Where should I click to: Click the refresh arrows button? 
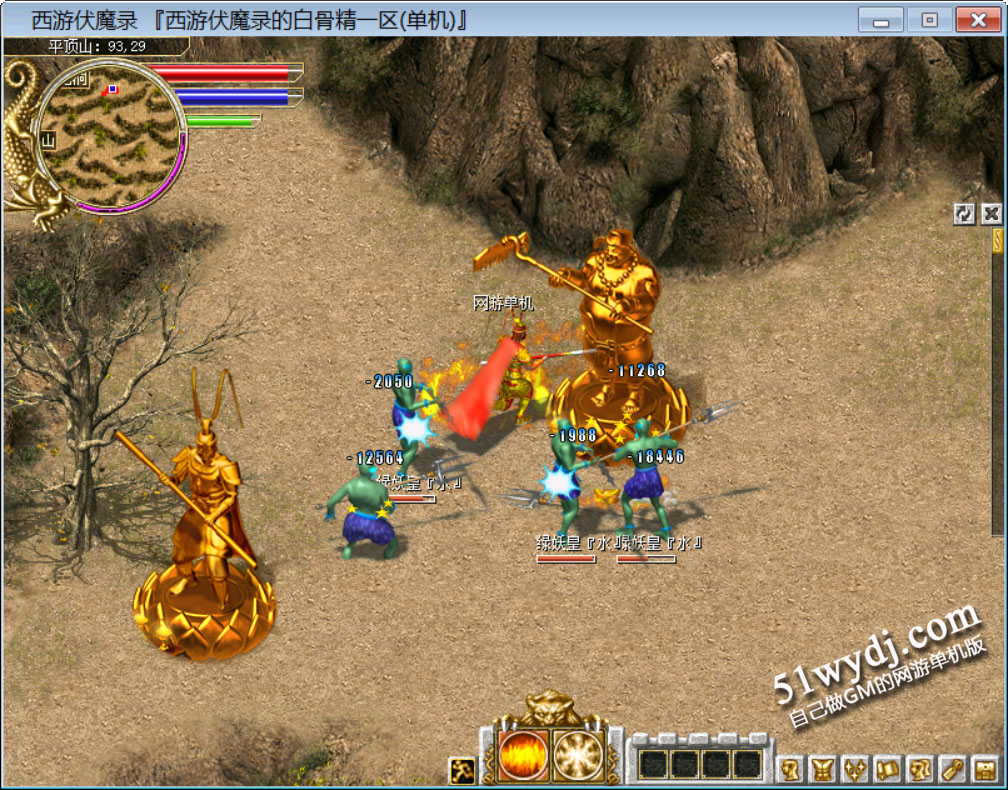coord(964,214)
